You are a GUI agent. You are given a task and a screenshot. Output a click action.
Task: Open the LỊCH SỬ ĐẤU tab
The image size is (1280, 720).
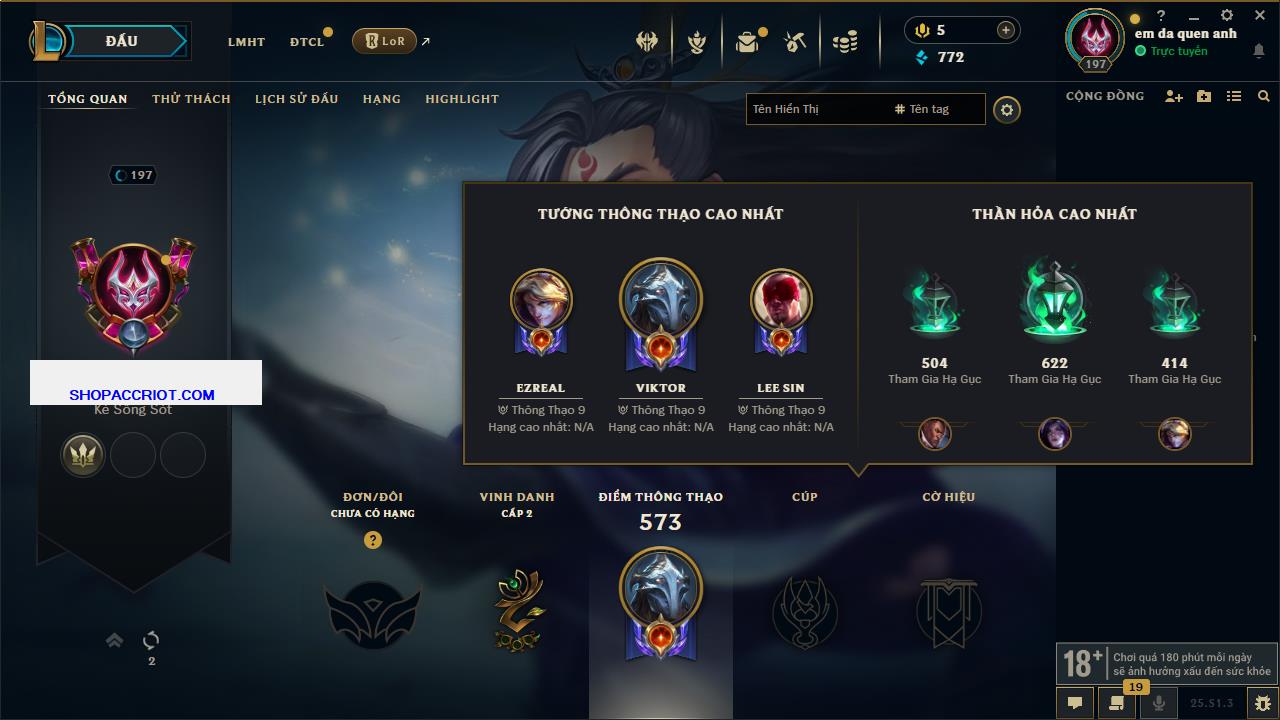click(296, 99)
